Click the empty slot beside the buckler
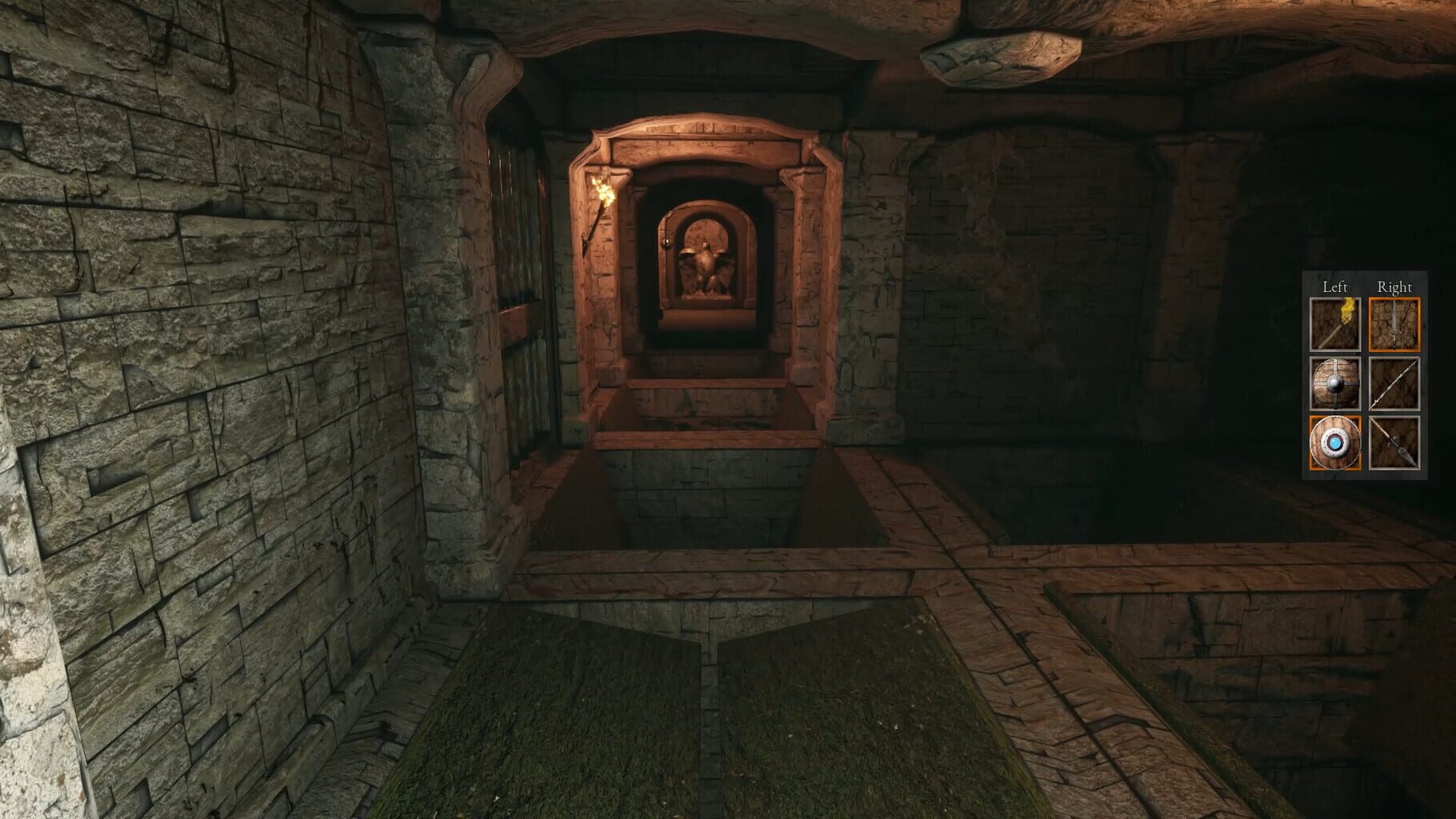Image resolution: width=1456 pixels, height=819 pixels. point(1395,382)
